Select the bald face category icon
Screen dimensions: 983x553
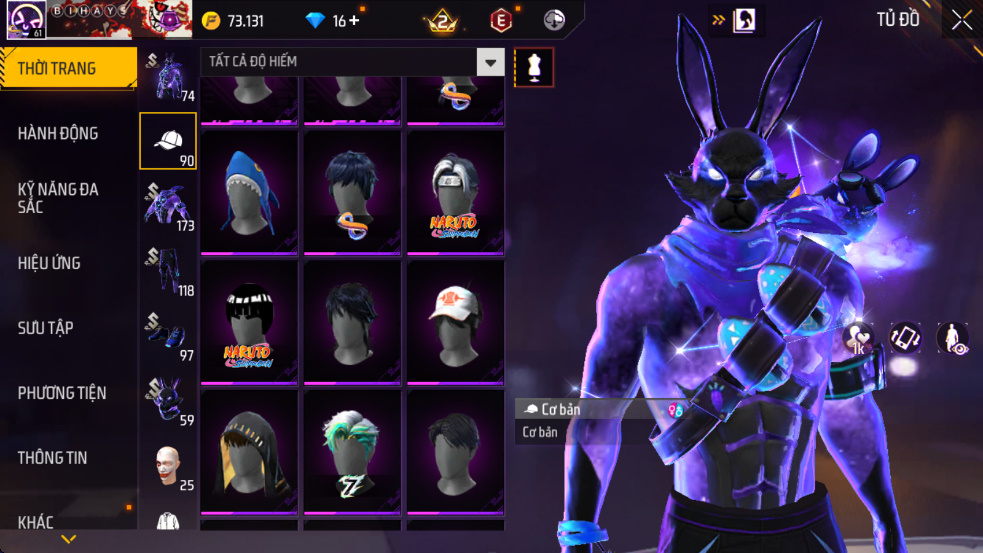coord(168,466)
